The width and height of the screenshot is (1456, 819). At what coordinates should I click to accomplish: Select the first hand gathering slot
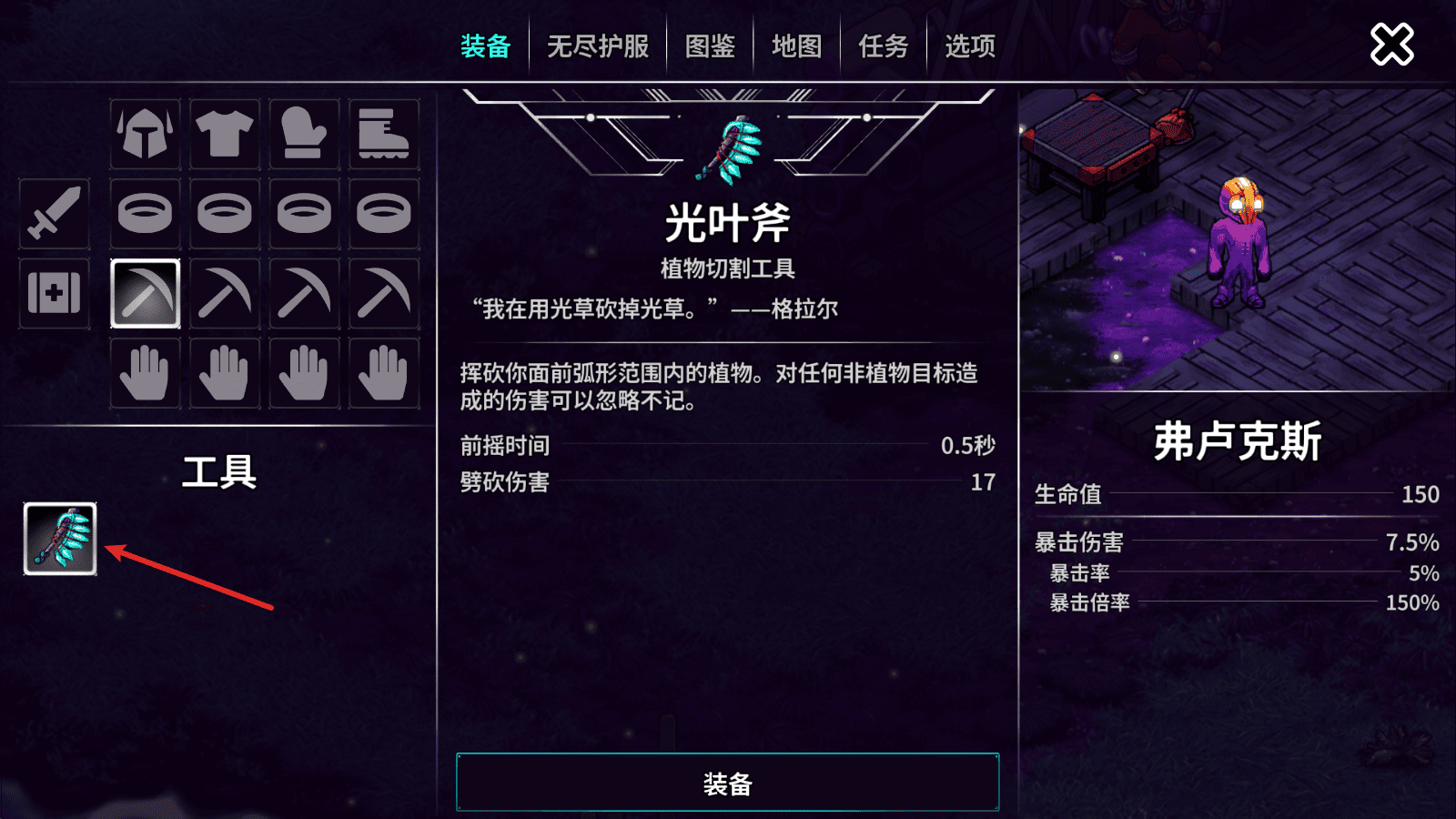[144, 373]
